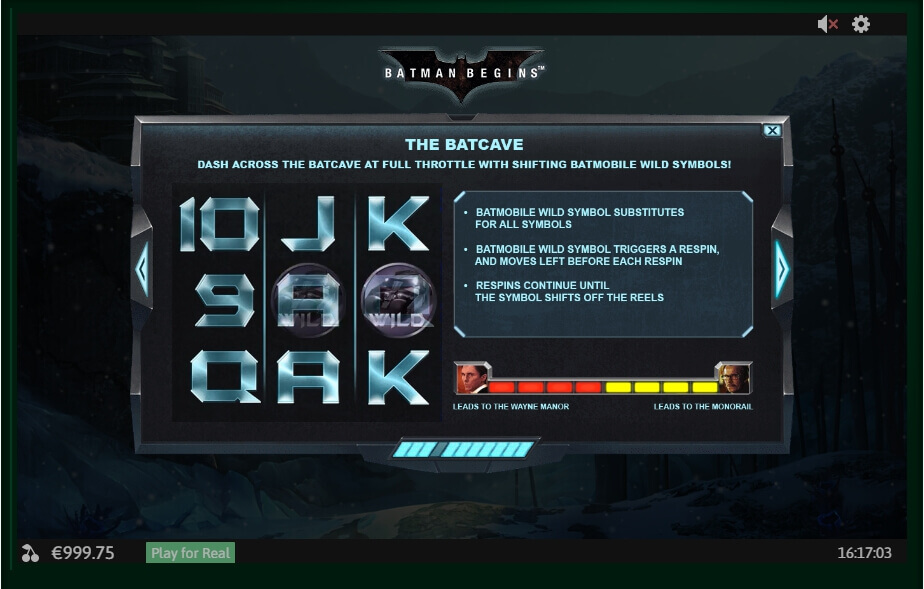Go to the next info page
The height and width of the screenshot is (589, 924).
click(781, 268)
